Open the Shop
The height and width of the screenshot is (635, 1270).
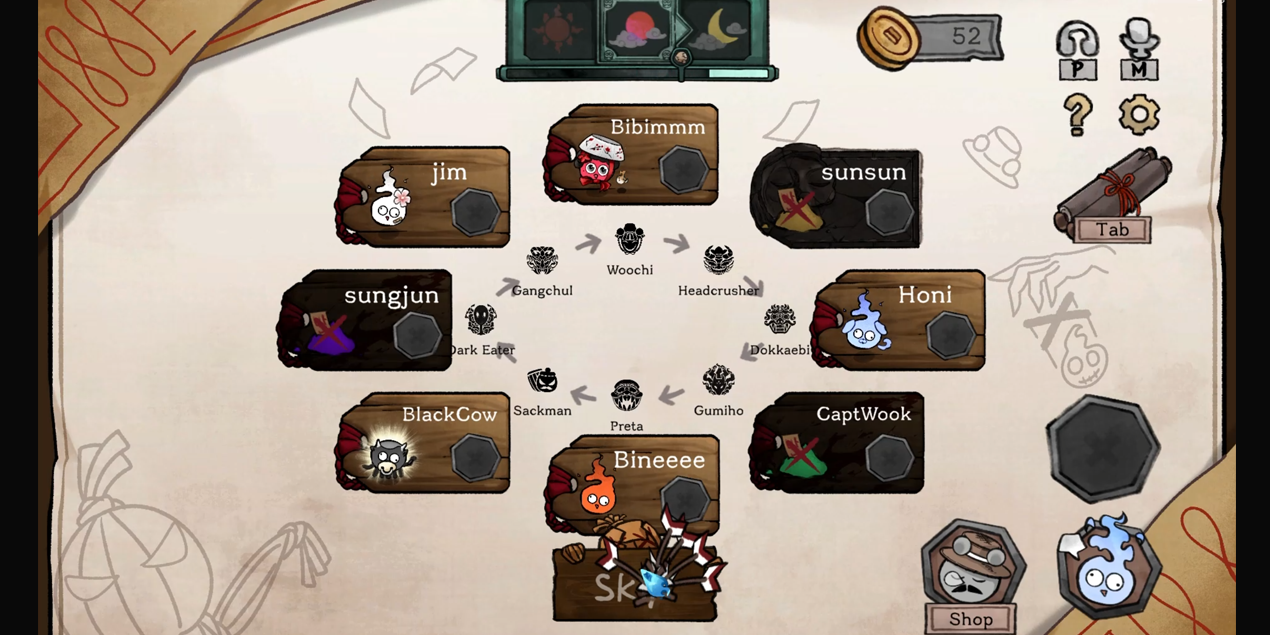click(x=972, y=577)
